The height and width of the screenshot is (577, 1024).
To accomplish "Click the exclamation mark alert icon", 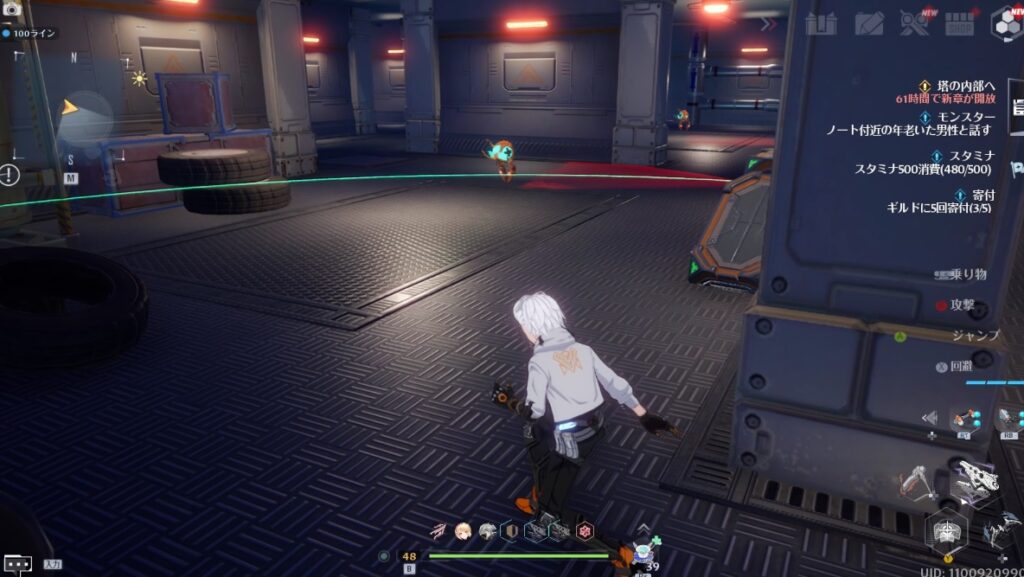I will 10,175.
